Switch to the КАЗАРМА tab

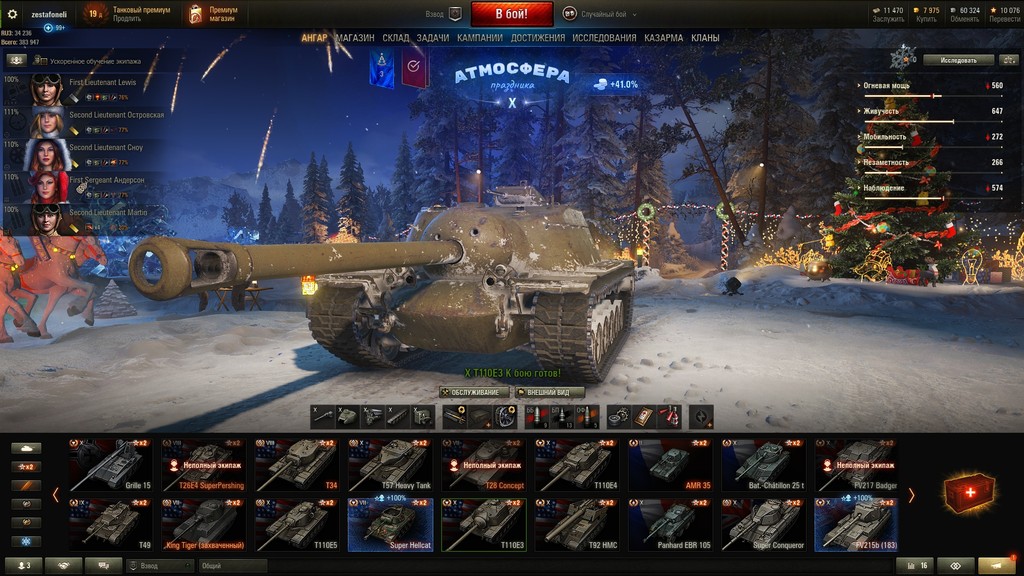pos(663,38)
